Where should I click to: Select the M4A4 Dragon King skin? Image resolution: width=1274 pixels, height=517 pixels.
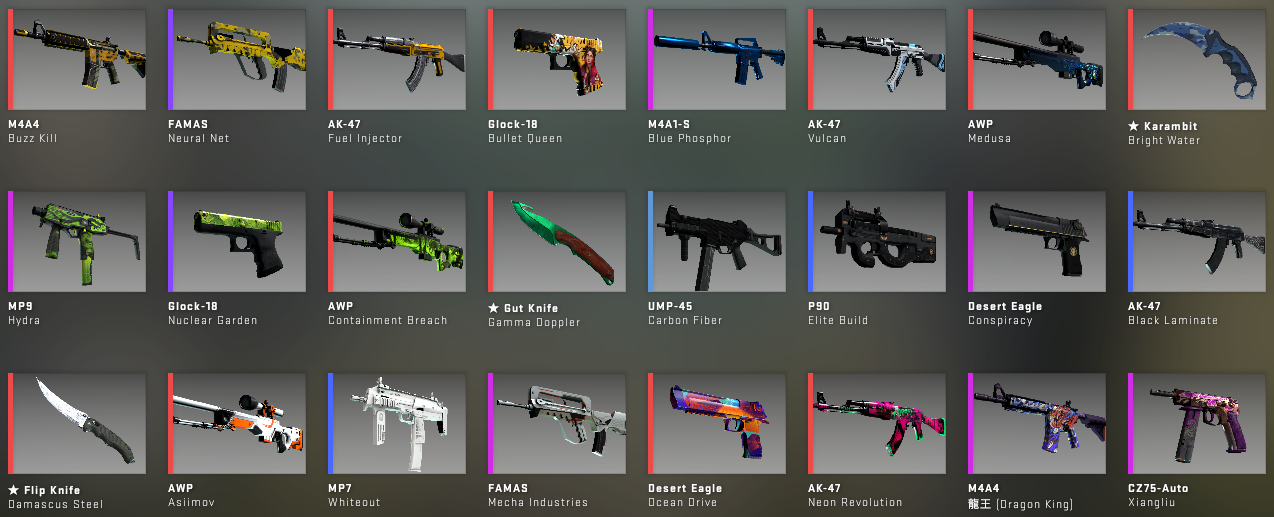[1037, 424]
